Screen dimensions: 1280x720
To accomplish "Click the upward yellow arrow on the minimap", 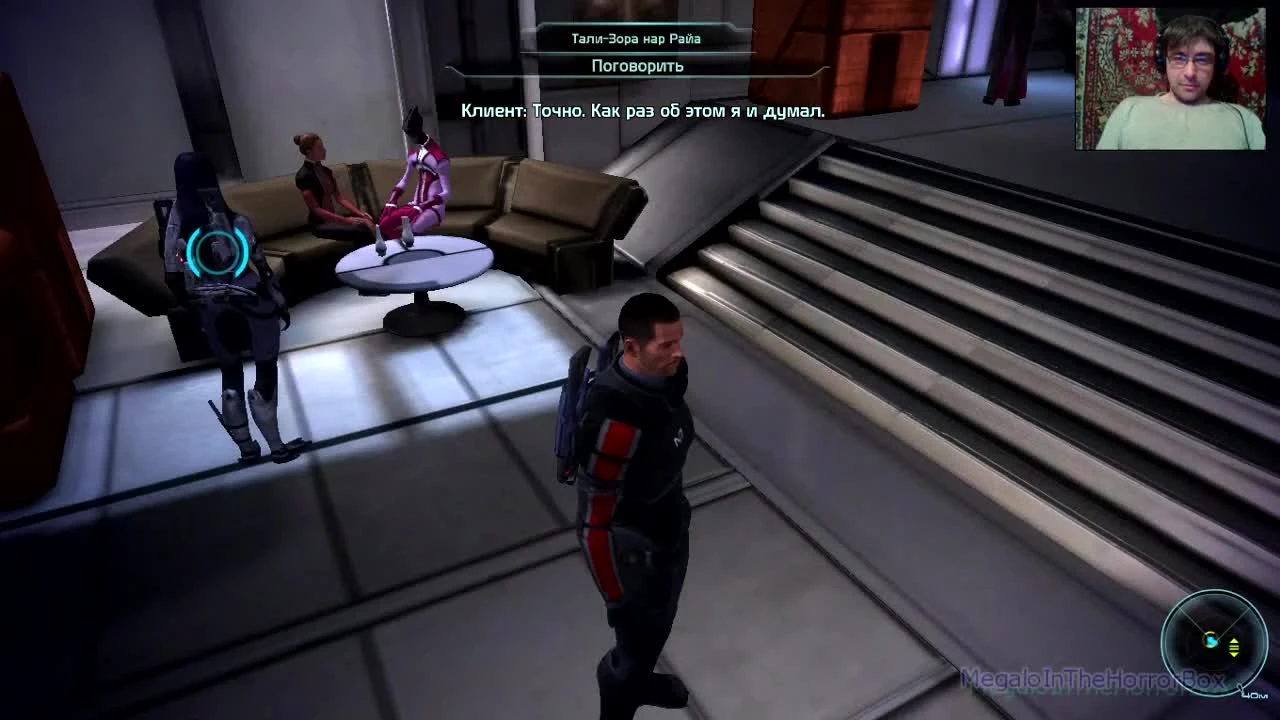I will point(1234,639).
